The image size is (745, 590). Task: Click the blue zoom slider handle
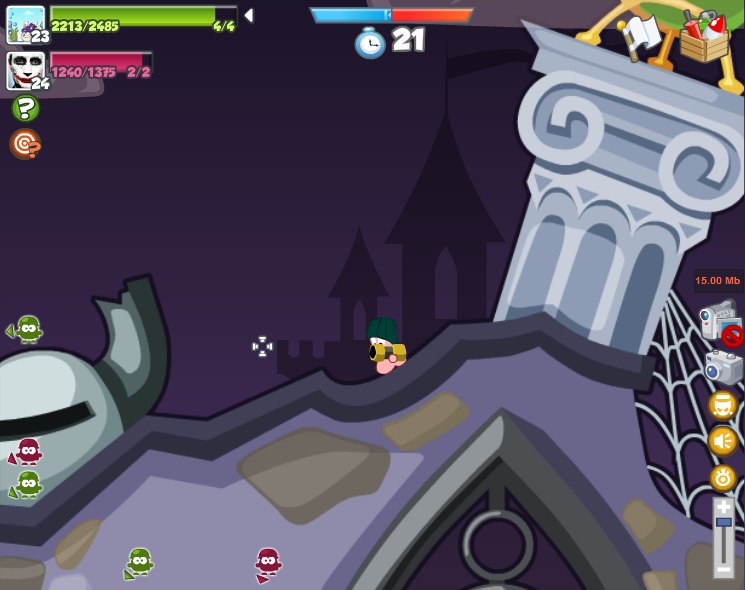[x=723, y=523]
